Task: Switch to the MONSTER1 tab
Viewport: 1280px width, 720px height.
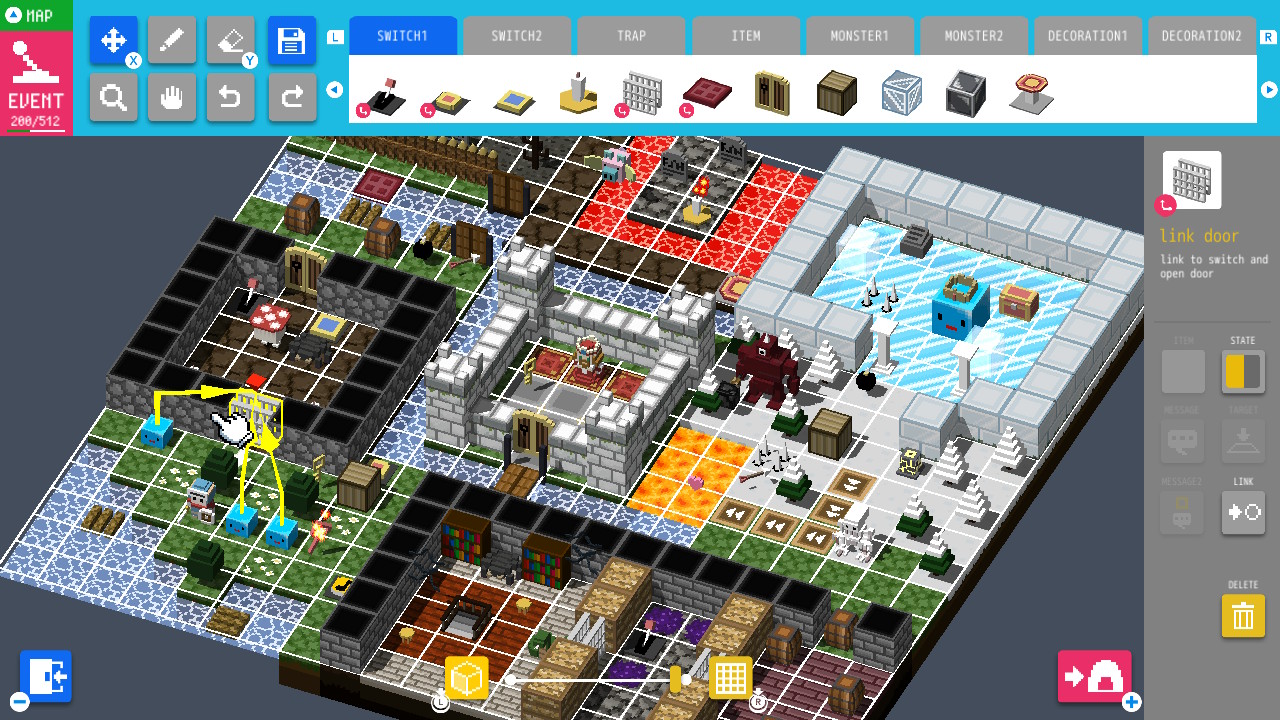Action: 859,35
